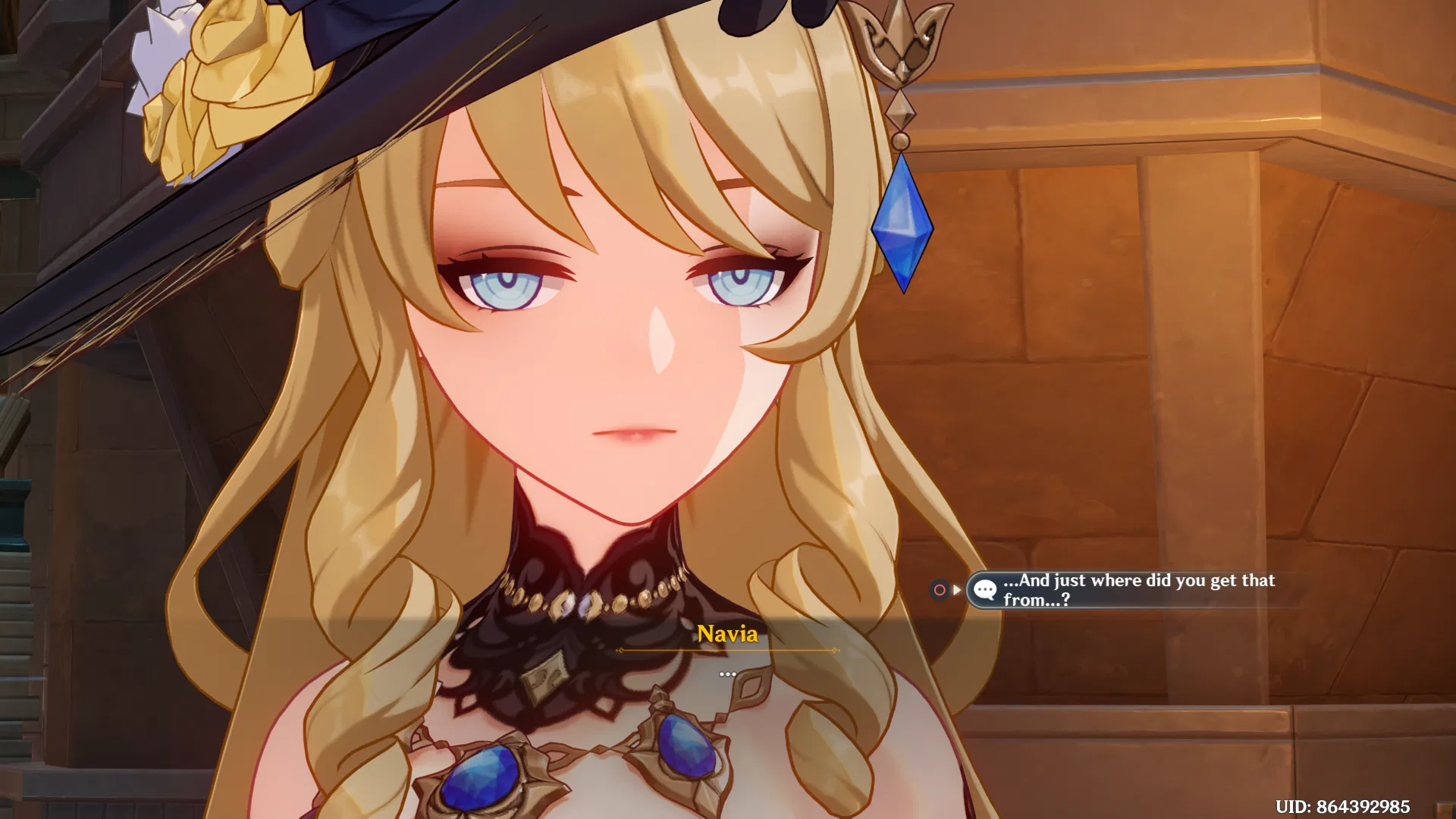Image resolution: width=1456 pixels, height=819 pixels.
Task: Click the 'from...?' line of the dialogue choice
Action: click(x=1036, y=599)
